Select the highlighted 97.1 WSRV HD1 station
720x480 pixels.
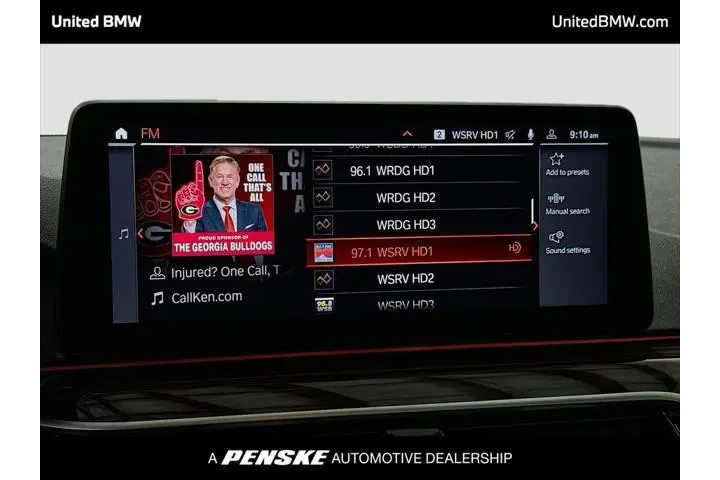tap(418, 251)
